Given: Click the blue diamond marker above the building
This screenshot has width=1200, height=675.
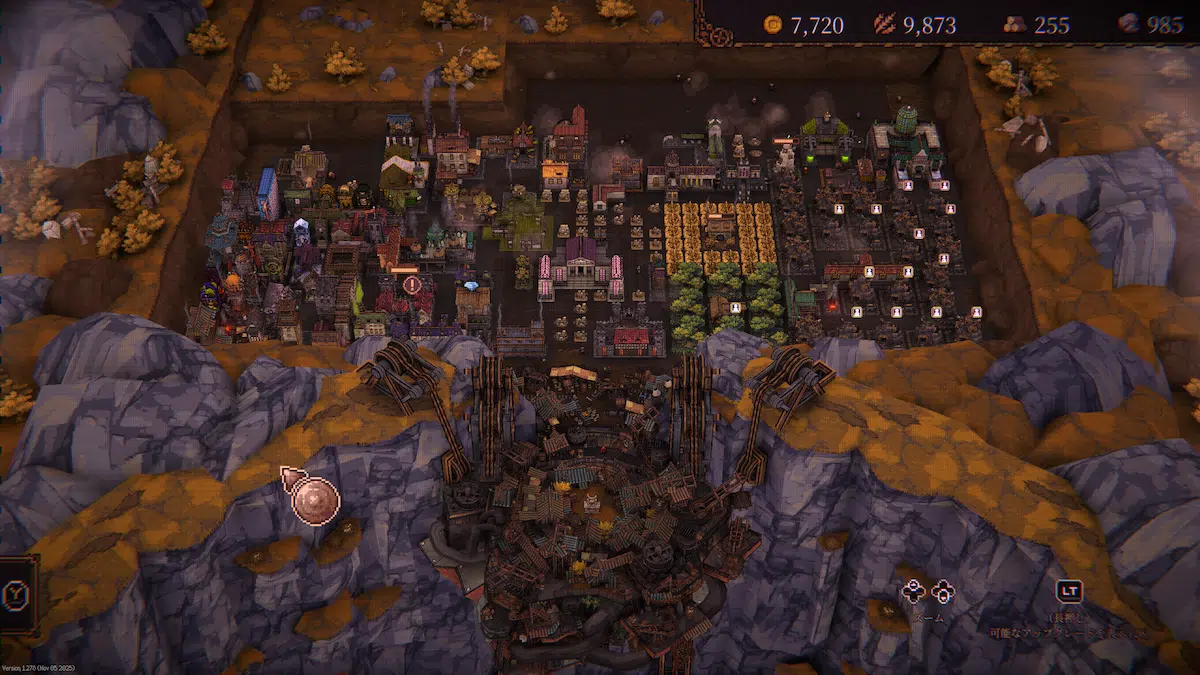Looking at the screenshot, I should [x=472, y=286].
